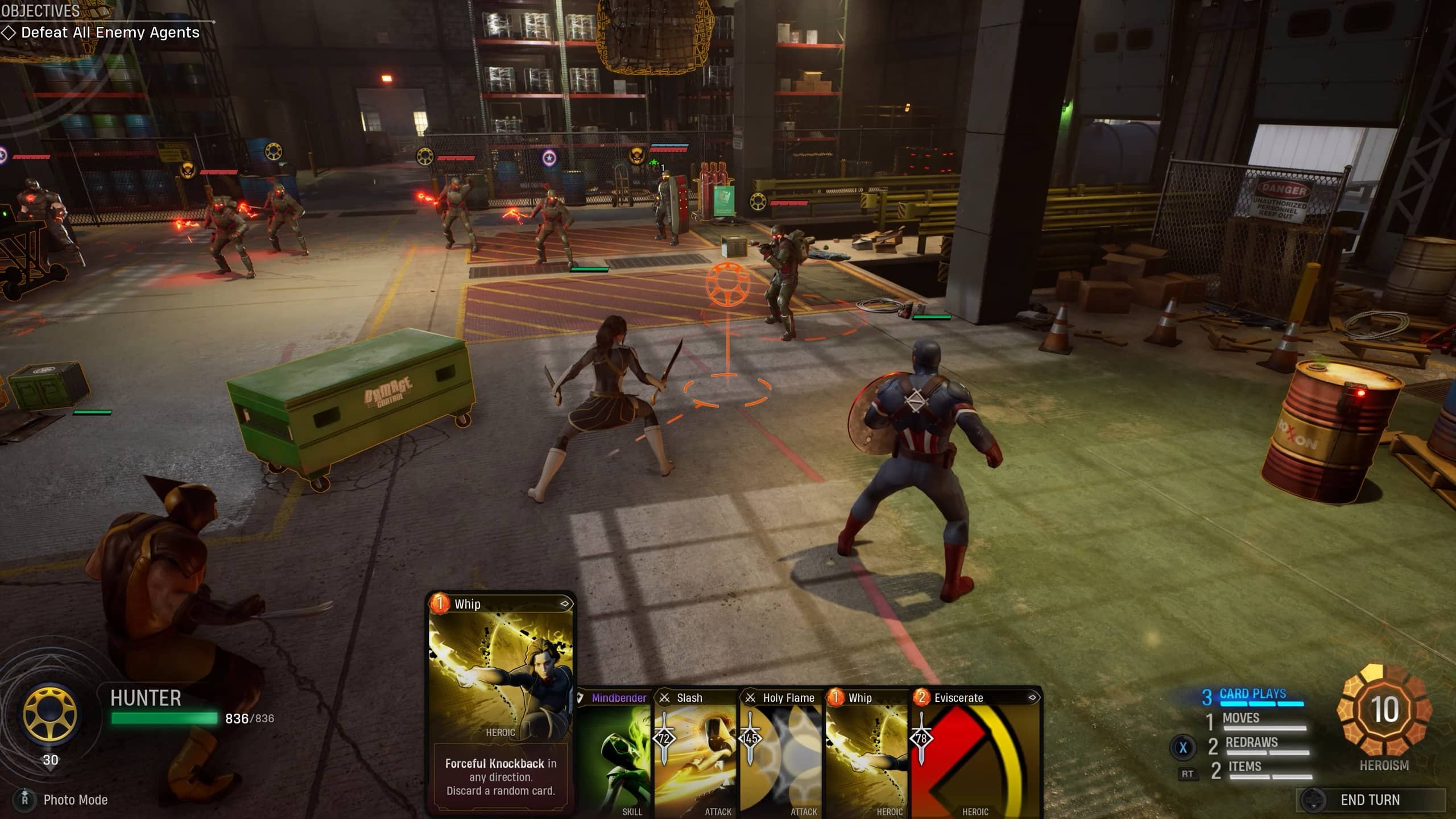Click the OBJECTIVES heading
The image size is (1456, 819).
pos(40,10)
